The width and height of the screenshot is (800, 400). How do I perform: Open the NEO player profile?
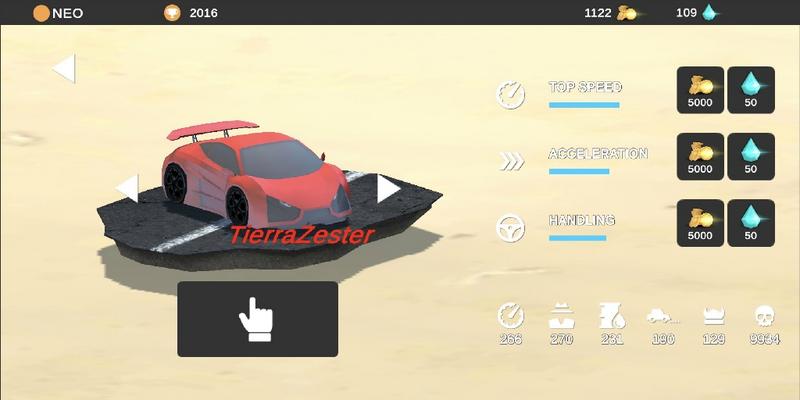59,13
